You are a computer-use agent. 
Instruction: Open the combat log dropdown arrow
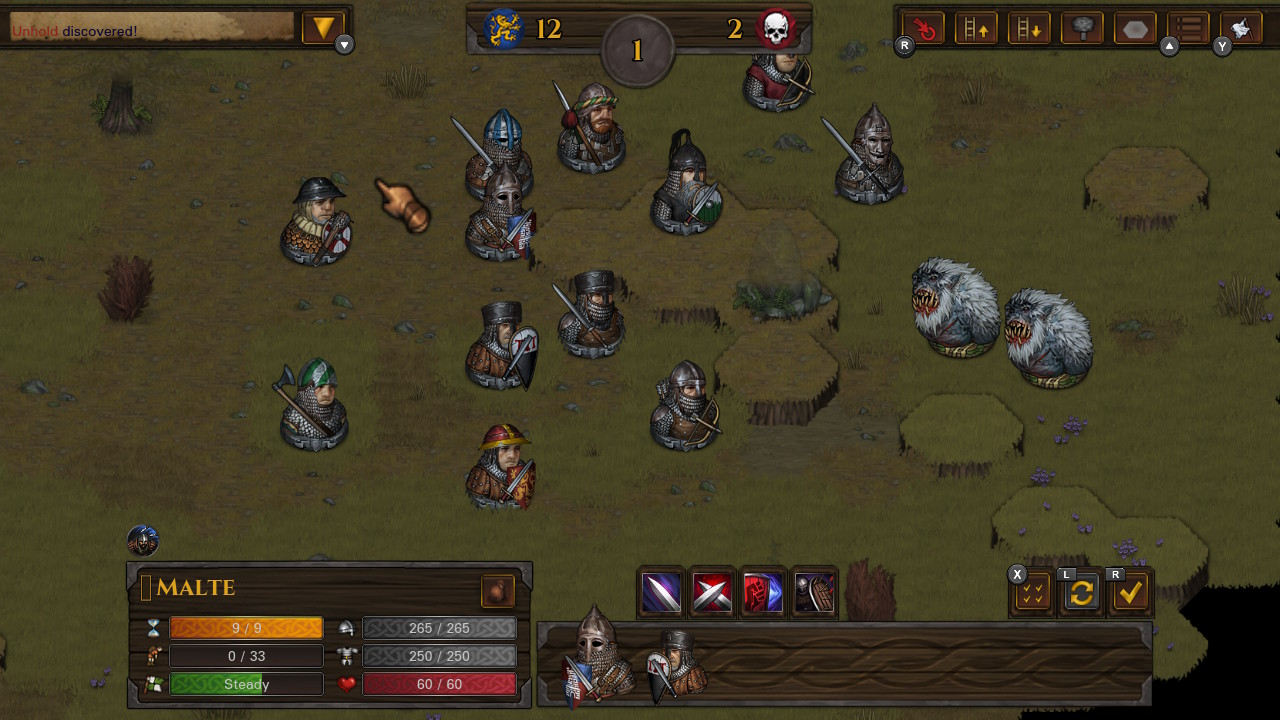(x=324, y=27)
